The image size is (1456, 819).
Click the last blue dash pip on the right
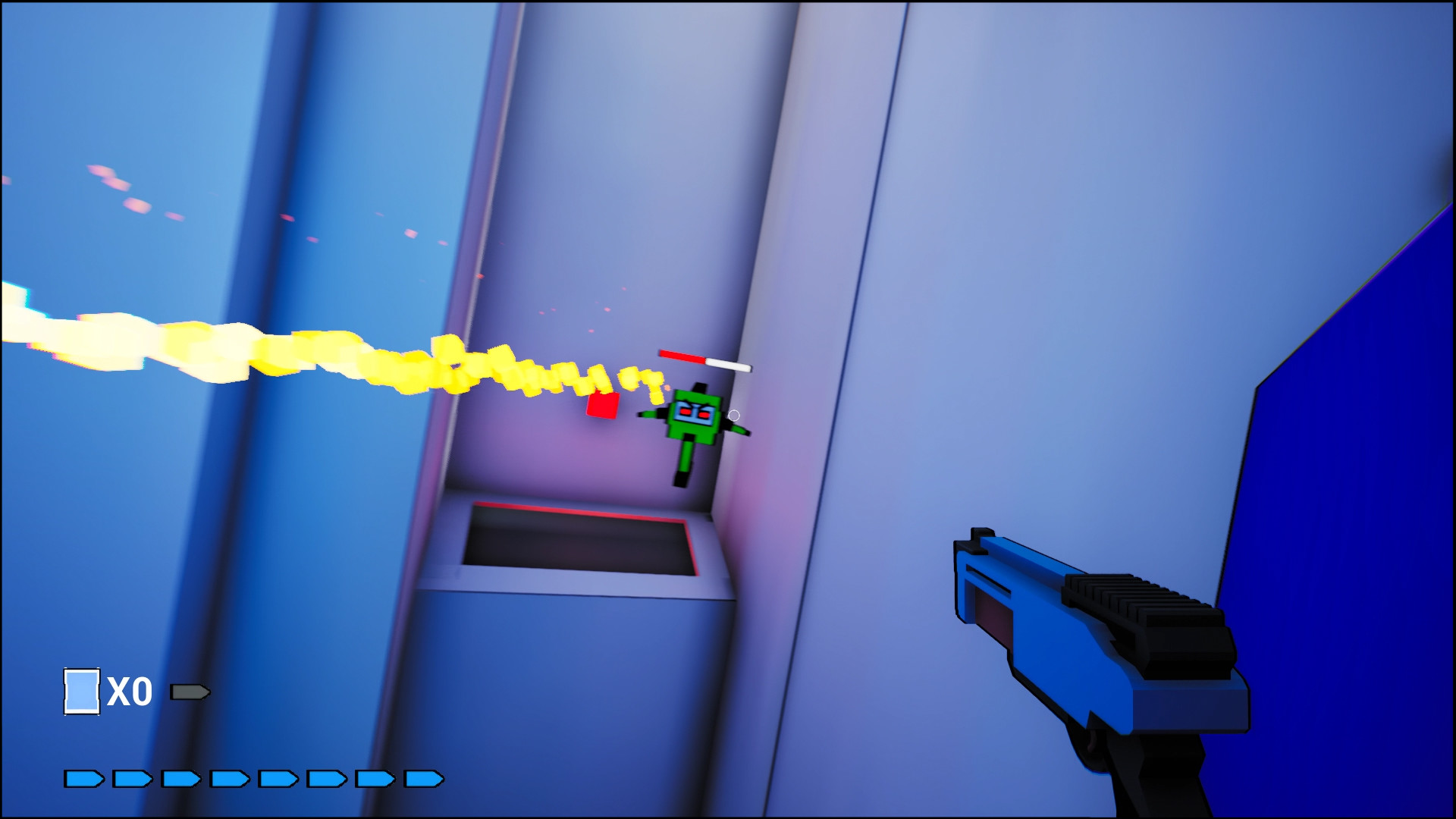tap(423, 777)
